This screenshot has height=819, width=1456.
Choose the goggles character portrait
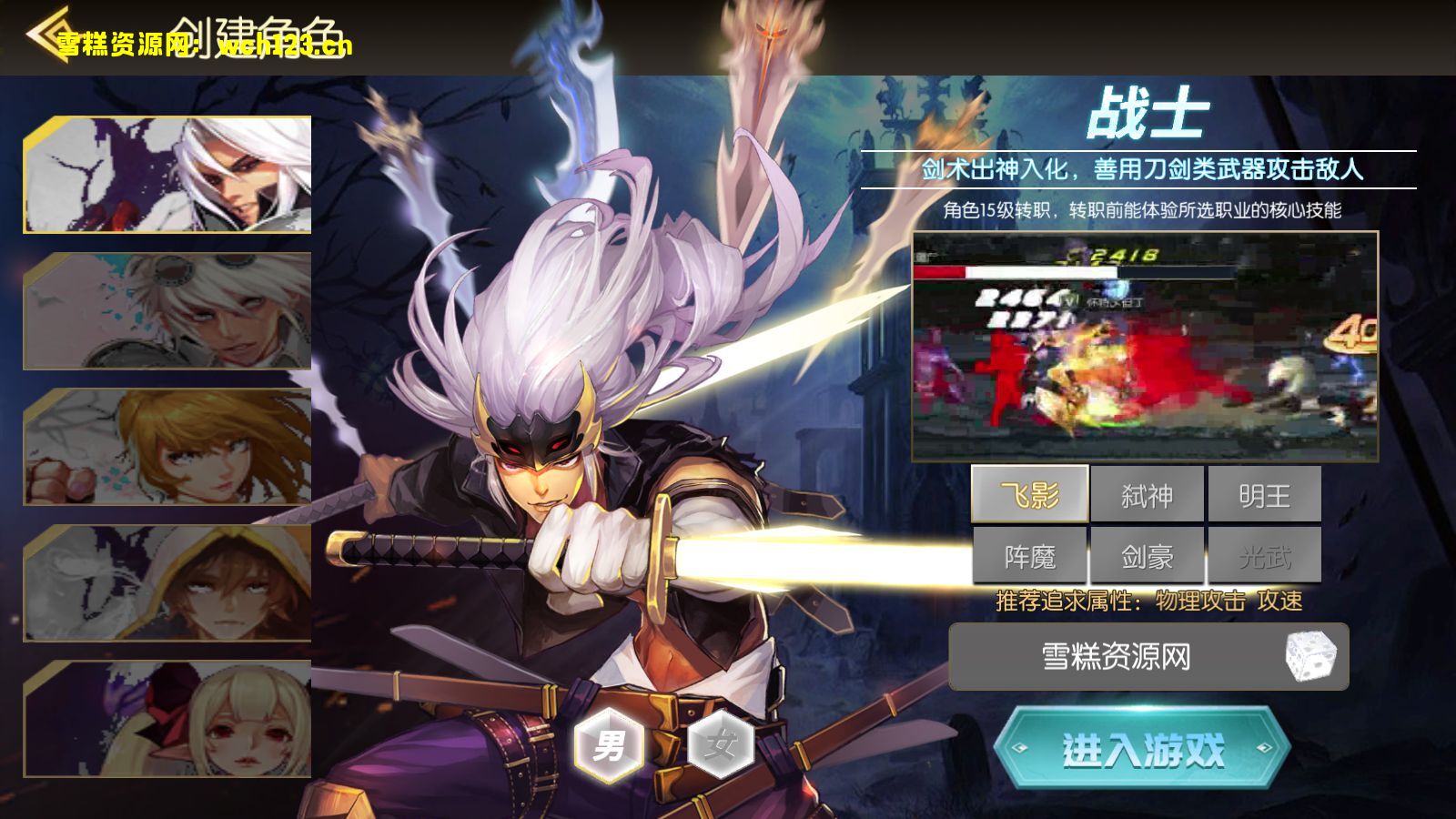click(167, 311)
